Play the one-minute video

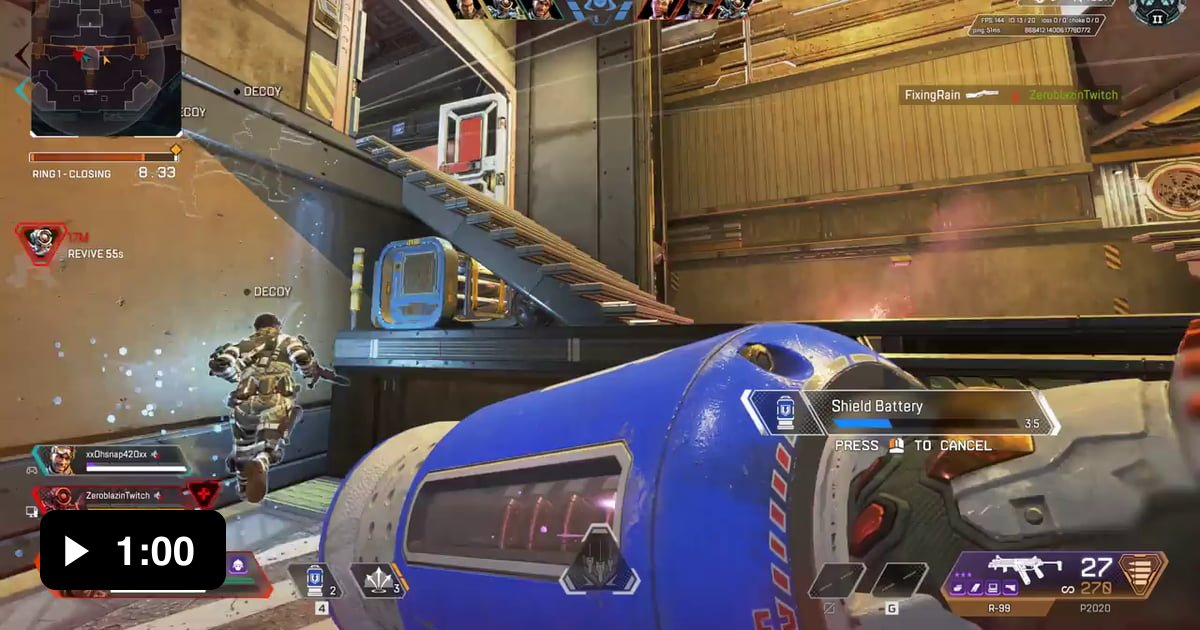pos(132,551)
